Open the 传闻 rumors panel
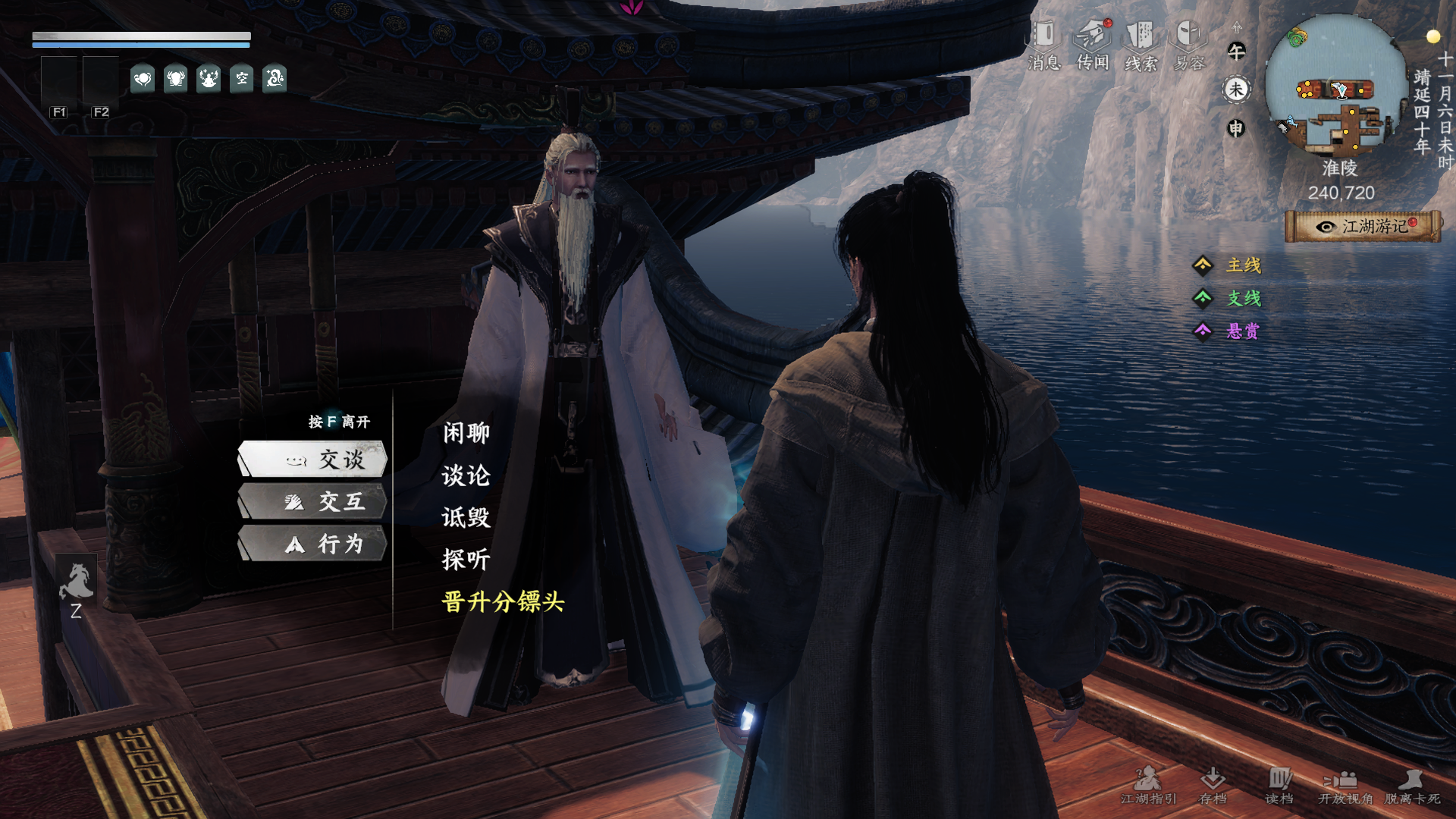The image size is (1456, 819). [x=1093, y=45]
